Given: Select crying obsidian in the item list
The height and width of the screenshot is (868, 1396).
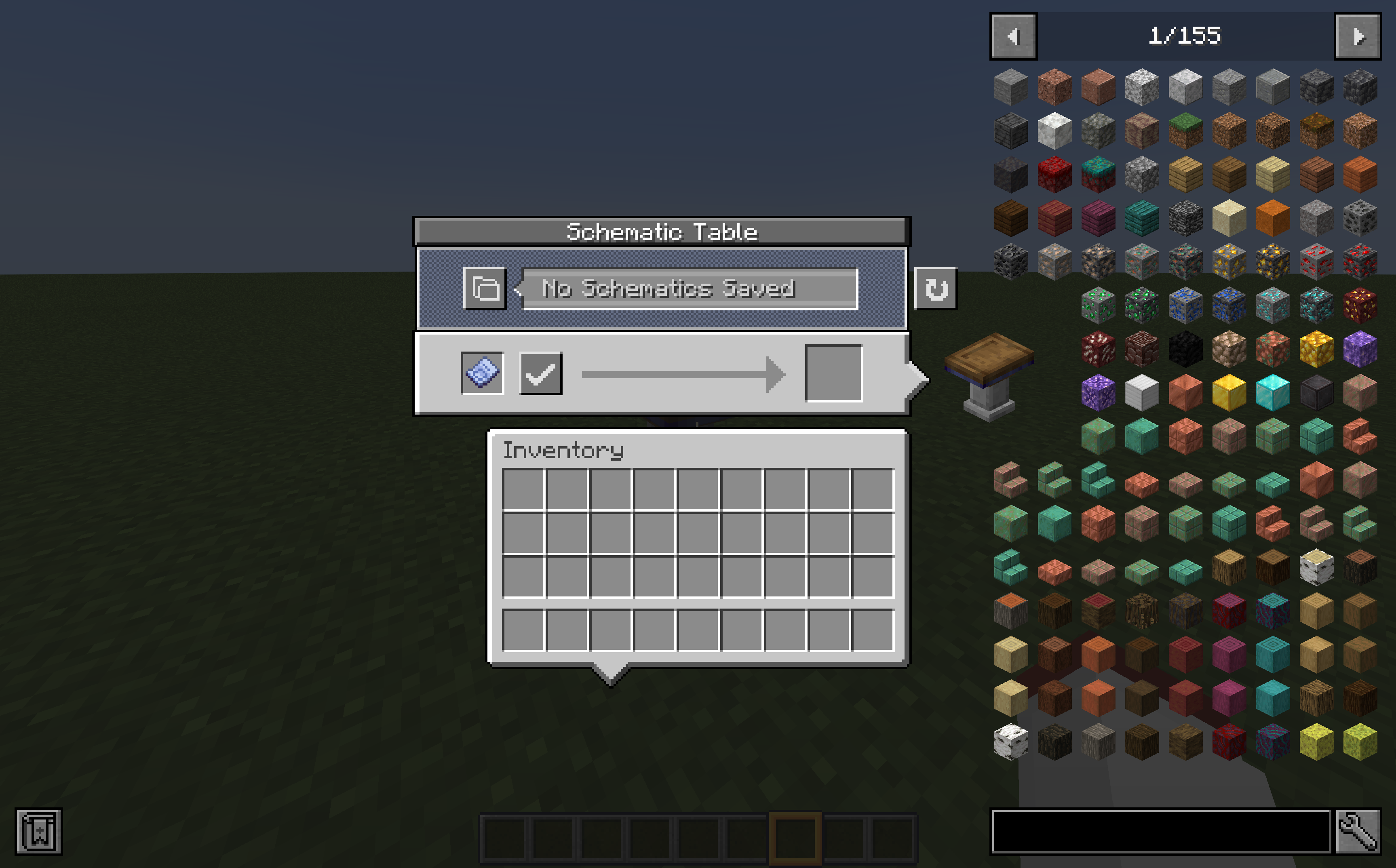Looking at the screenshot, I should [x=1099, y=395].
